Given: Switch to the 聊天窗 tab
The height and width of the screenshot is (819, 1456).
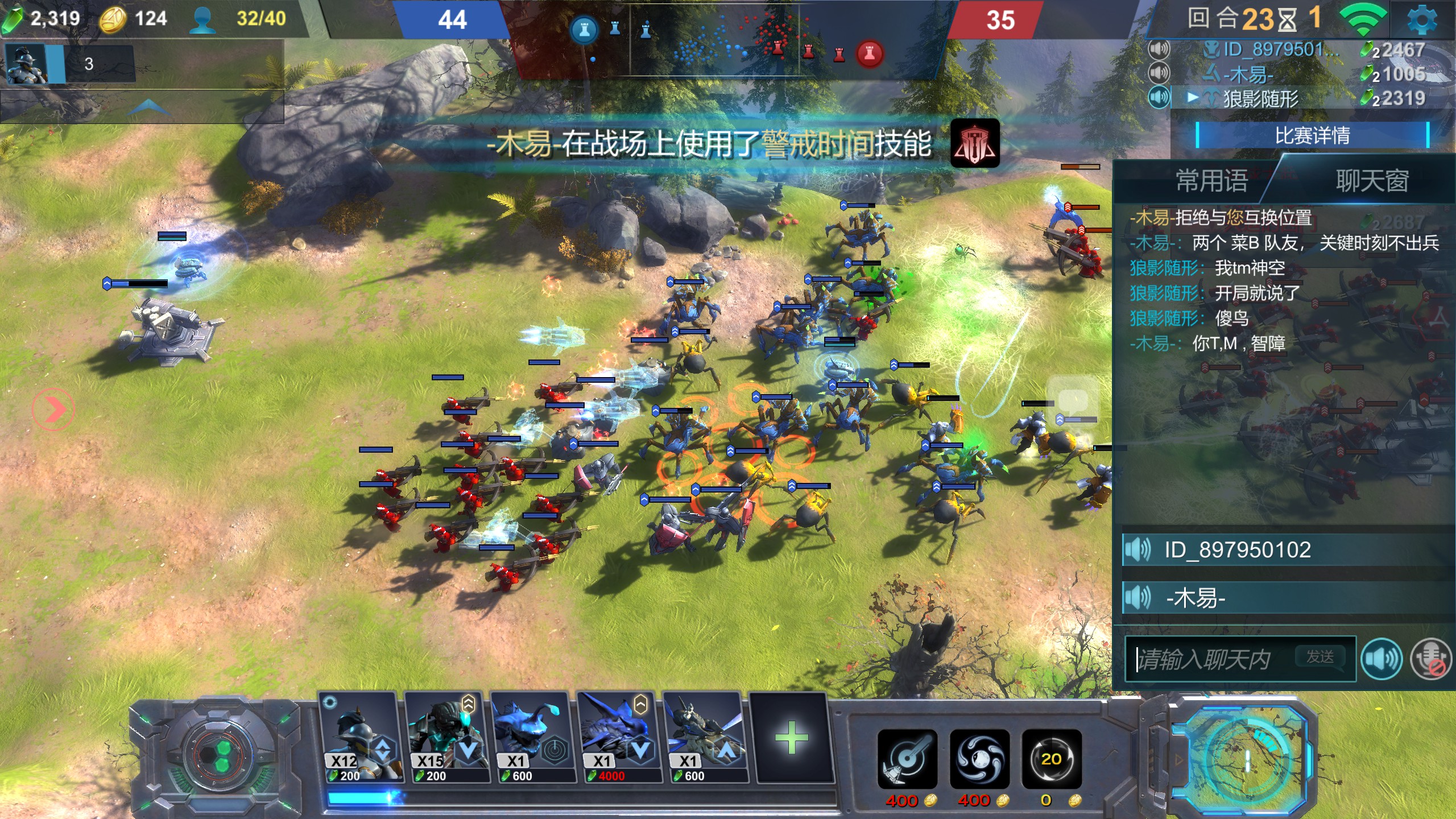Looking at the screenshot, I should pyautogui.click(x=1372, y=181).
